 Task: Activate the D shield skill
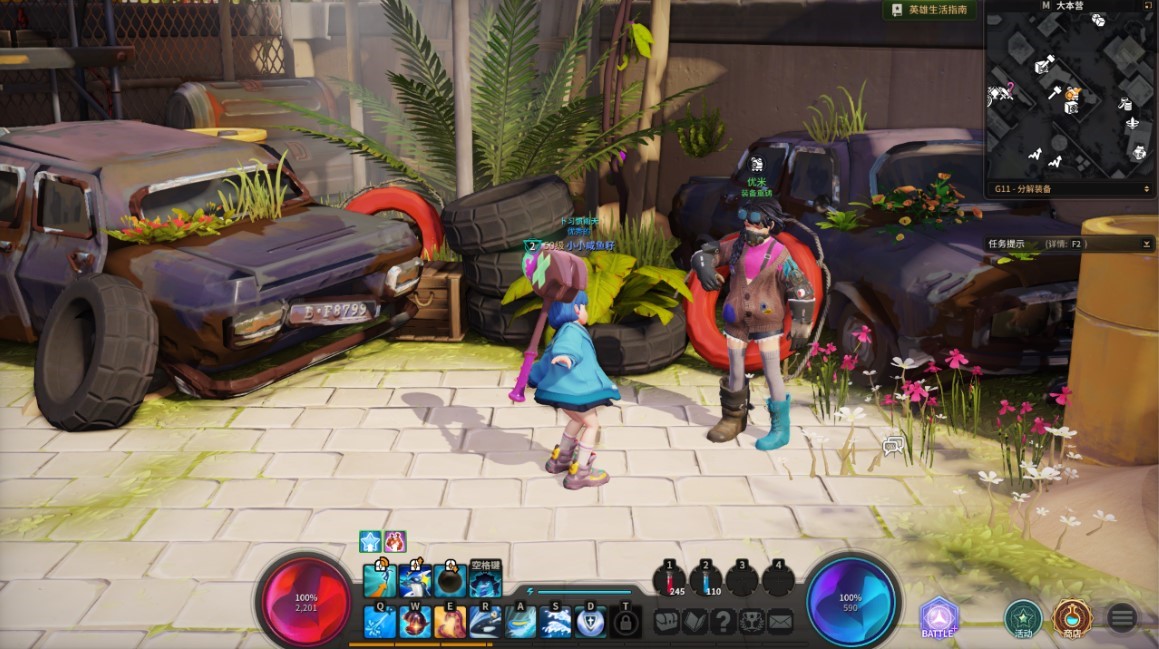coord(591,622)
